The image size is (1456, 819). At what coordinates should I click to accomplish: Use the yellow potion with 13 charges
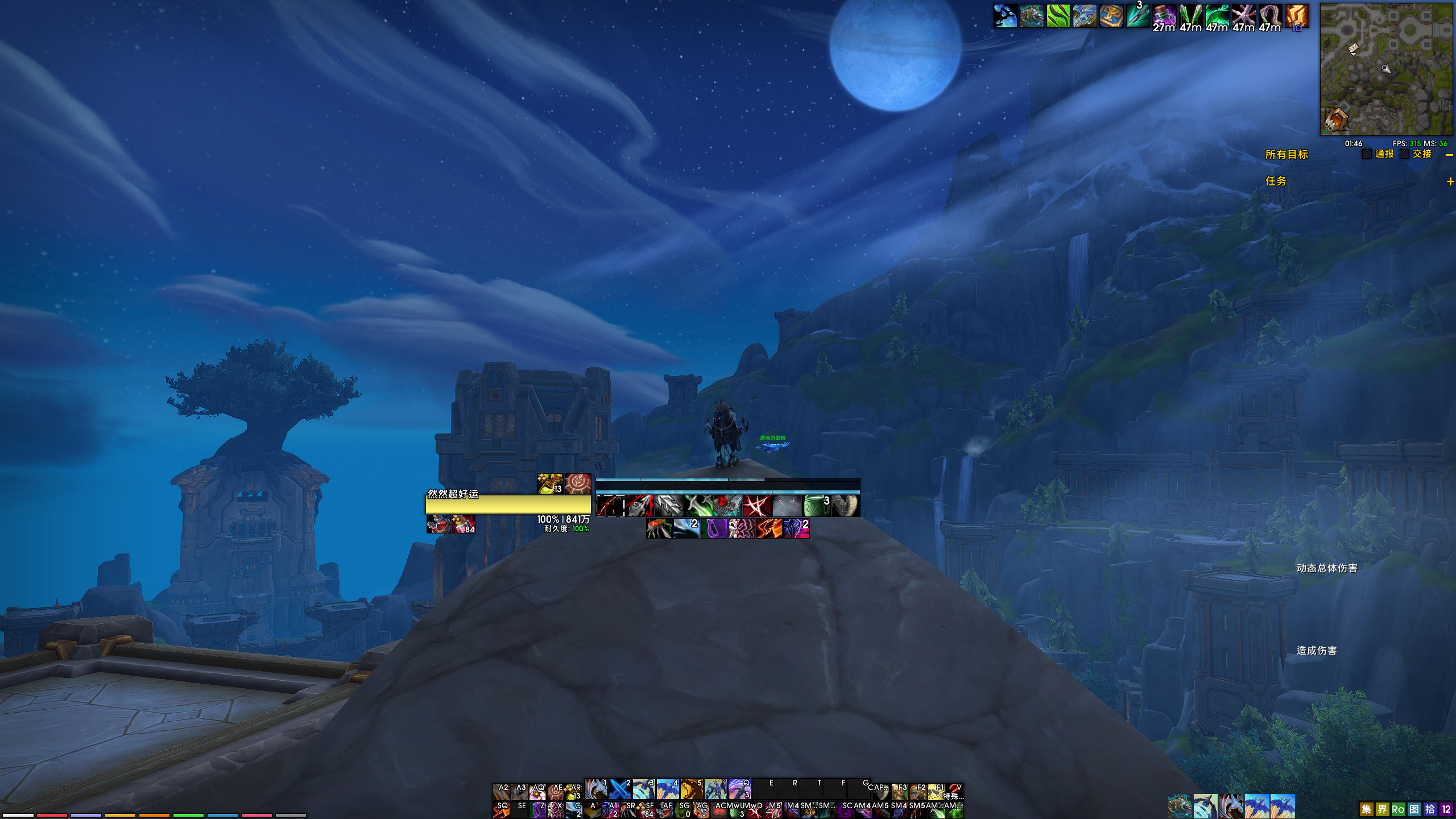[549, 484]
